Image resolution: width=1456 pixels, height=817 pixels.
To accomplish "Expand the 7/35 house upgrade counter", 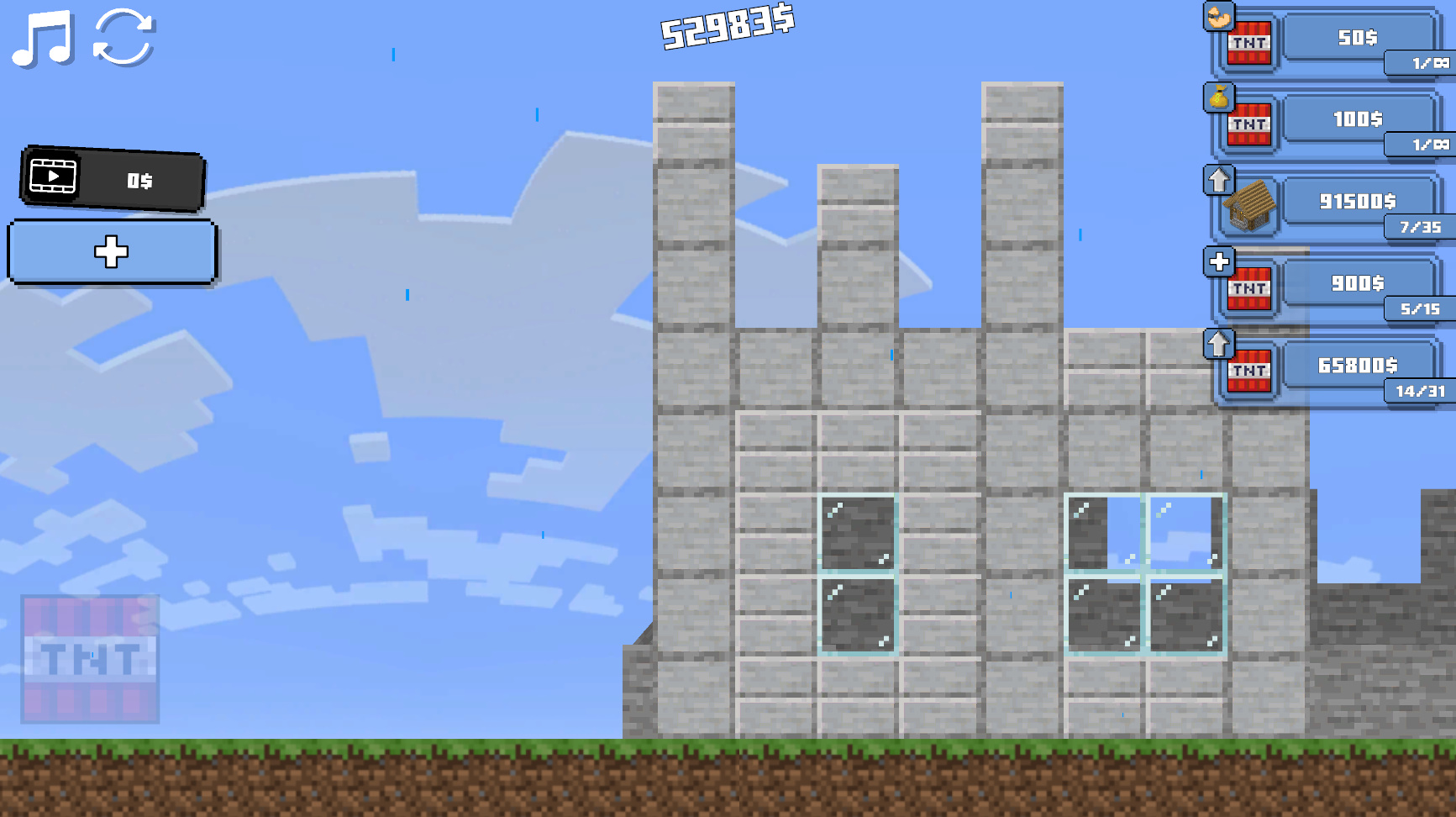I will pos(1421,227).
